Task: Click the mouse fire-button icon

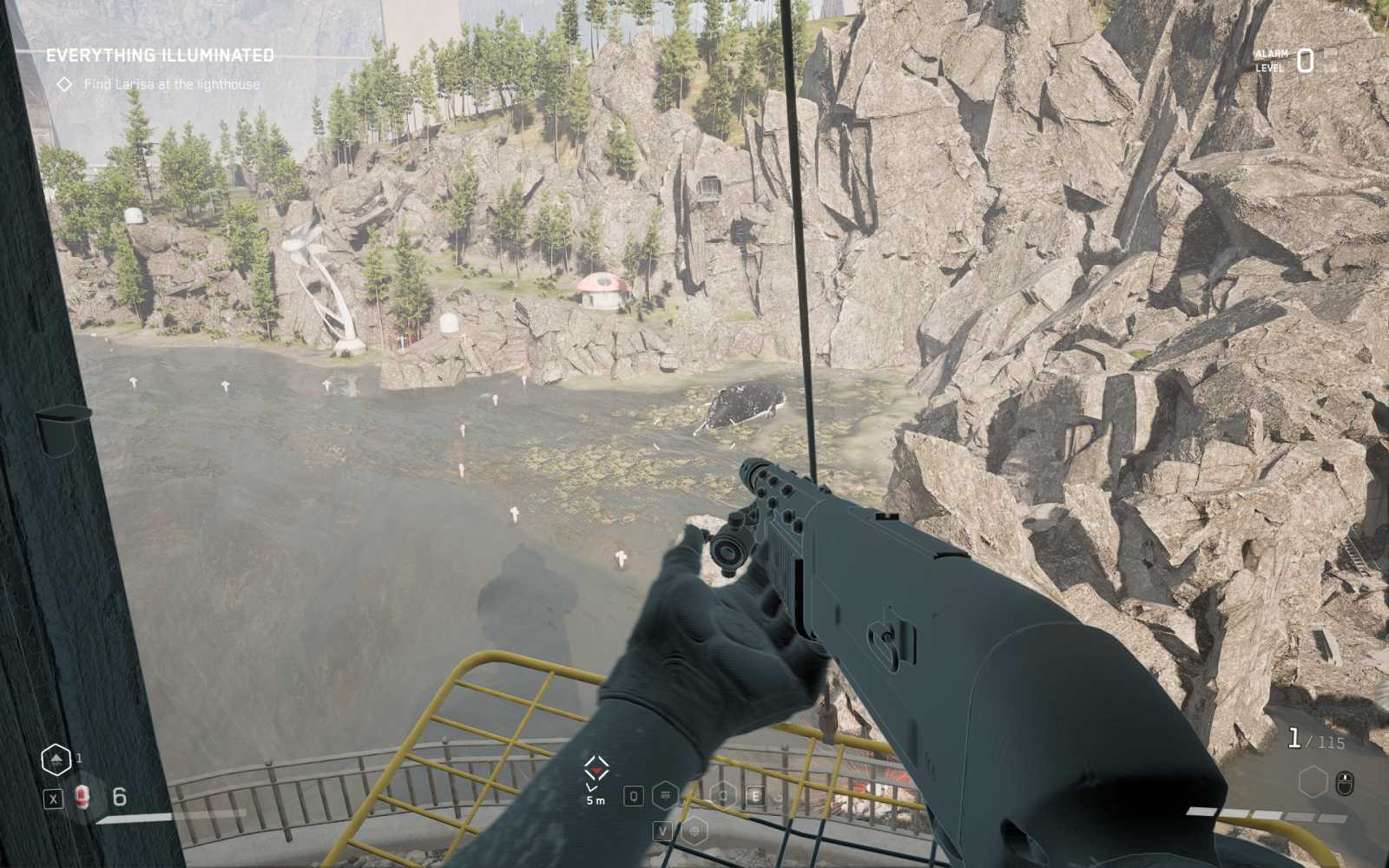Action: click(x=1345, y=784)
